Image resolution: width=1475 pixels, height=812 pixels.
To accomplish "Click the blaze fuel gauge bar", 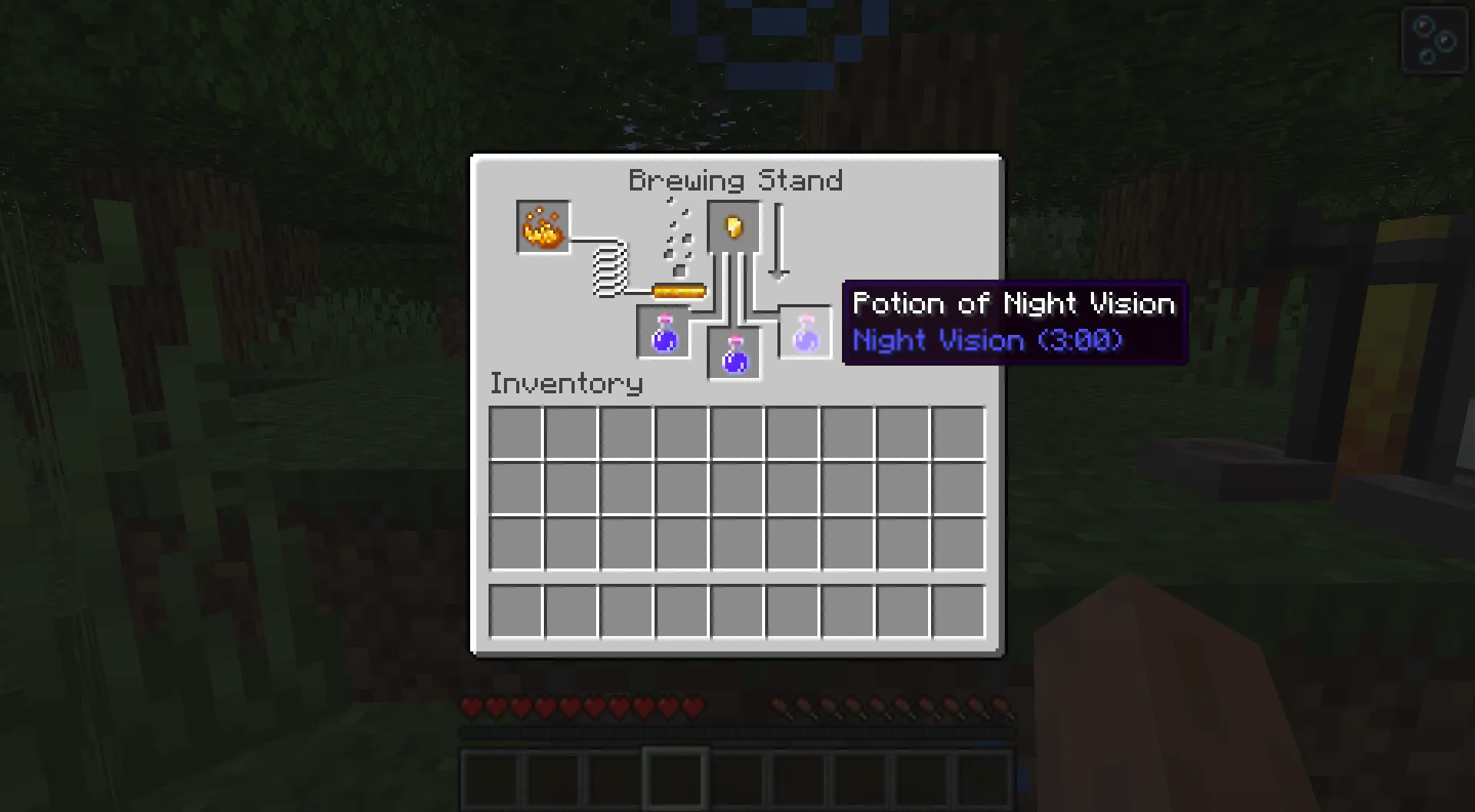I will pyautogui.click(x=678, y=290).
